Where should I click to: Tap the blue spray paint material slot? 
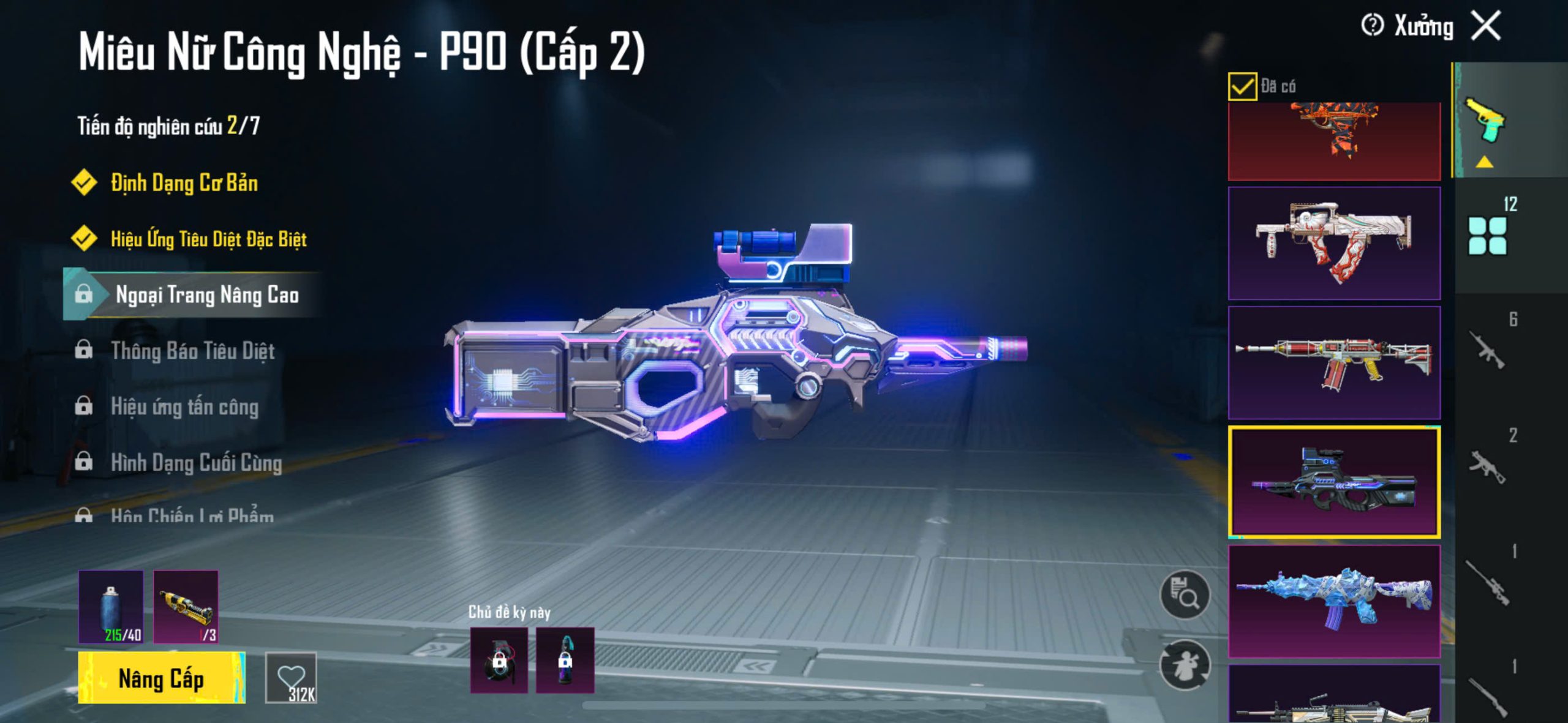pyautogui.click(x=111, y=607)
